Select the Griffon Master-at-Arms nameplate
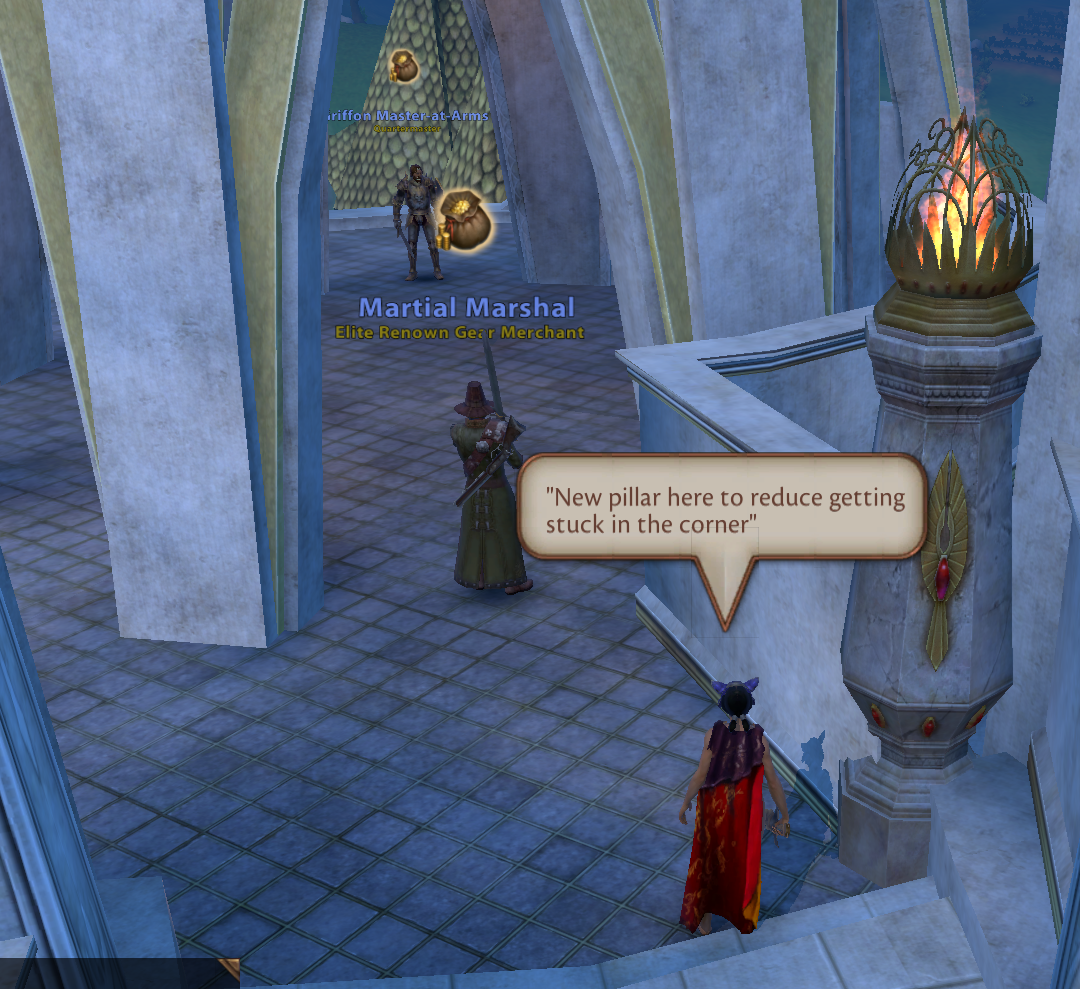This screenshot has width=1080, height=989. (408, 116)
